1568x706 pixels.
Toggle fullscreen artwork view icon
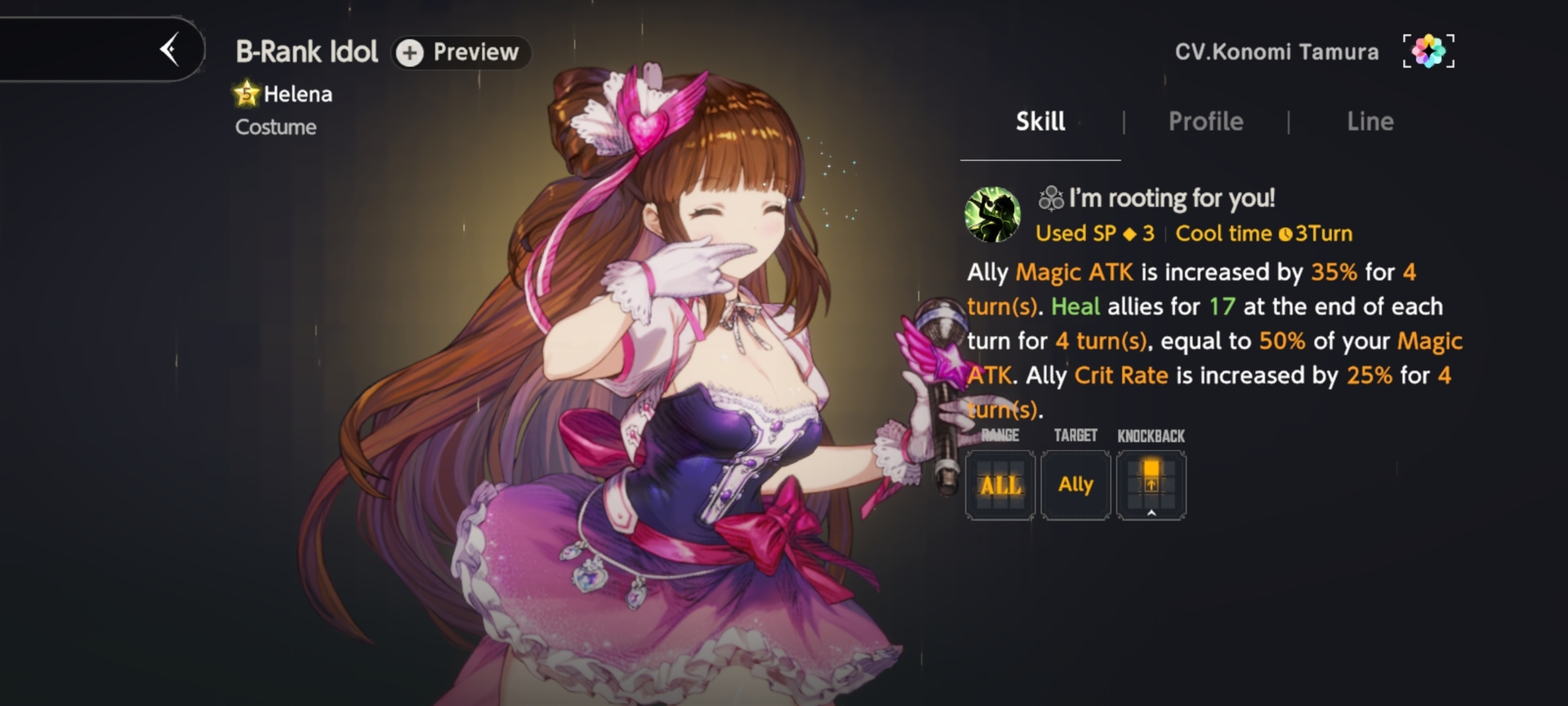click(1428, 51)
